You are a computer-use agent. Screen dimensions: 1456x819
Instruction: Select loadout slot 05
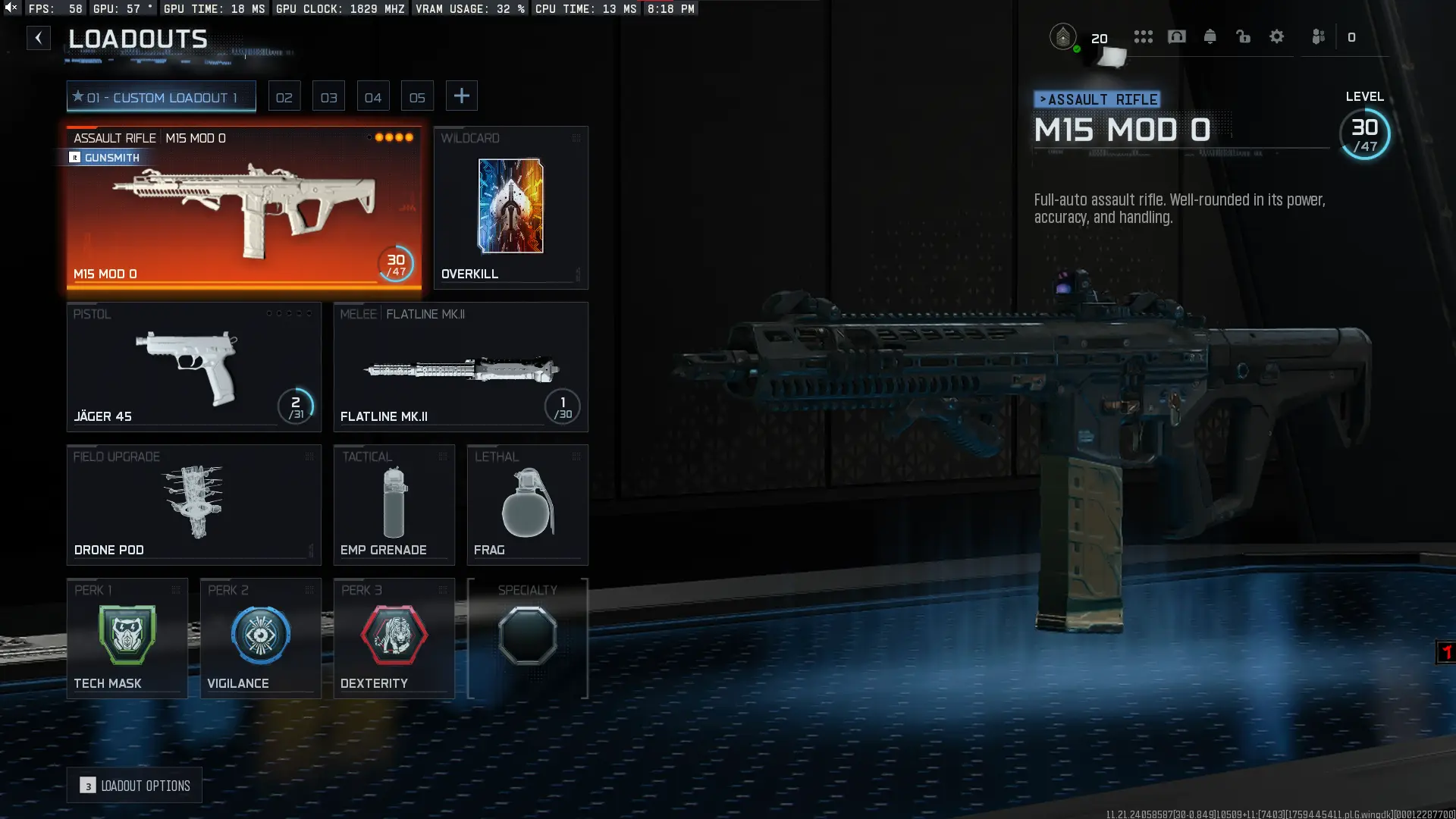pyautogui.click(x=417, y=96)
